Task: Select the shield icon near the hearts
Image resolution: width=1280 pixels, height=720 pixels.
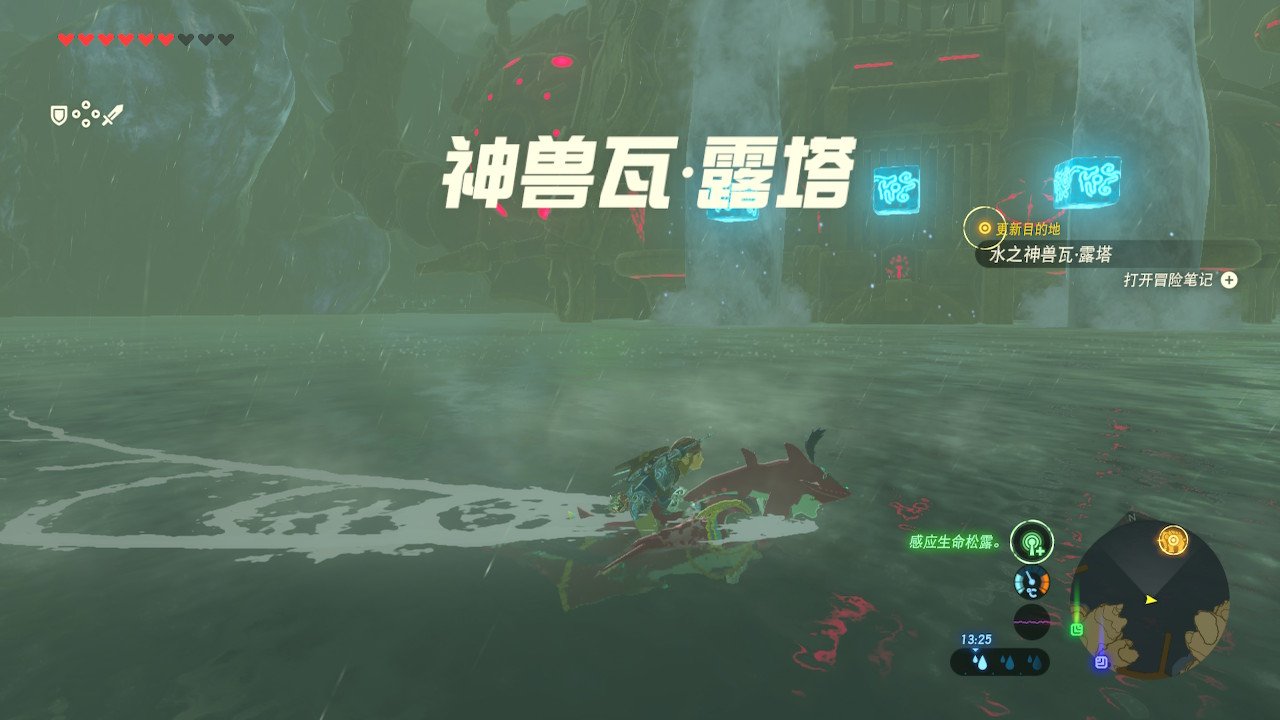Action: point(59,113)
